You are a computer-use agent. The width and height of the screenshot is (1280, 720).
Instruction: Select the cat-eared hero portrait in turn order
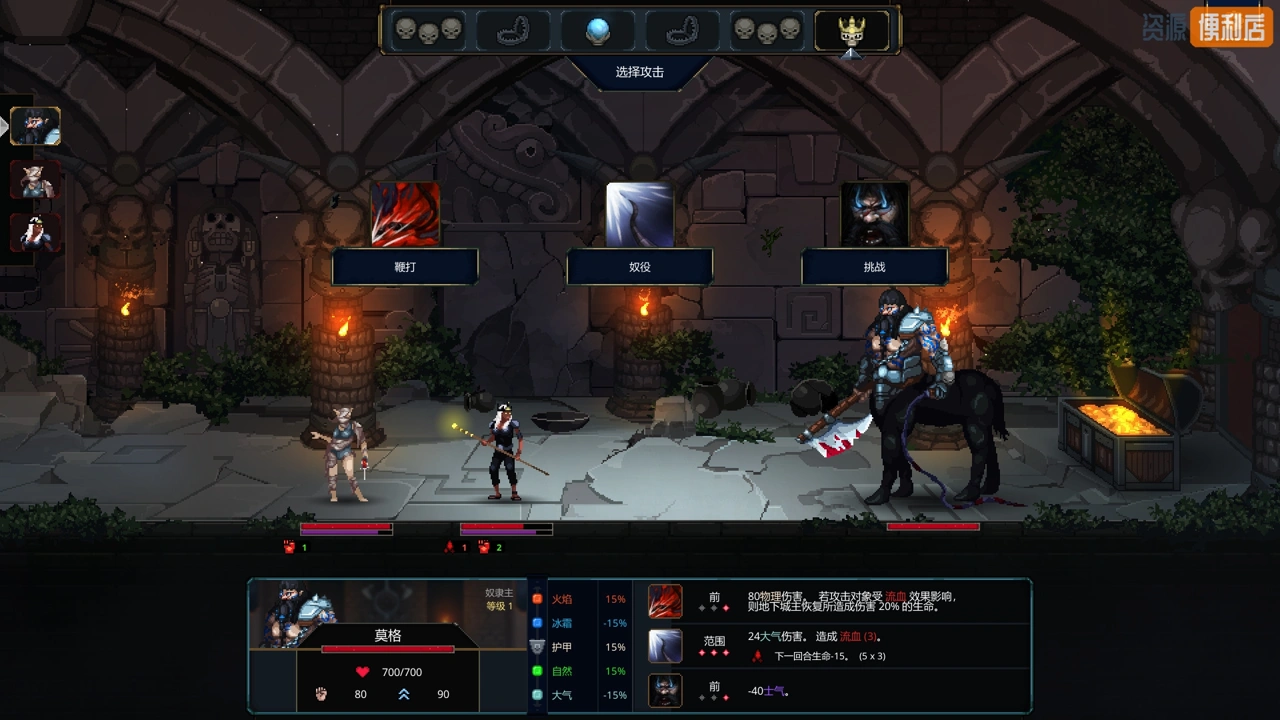36,180
